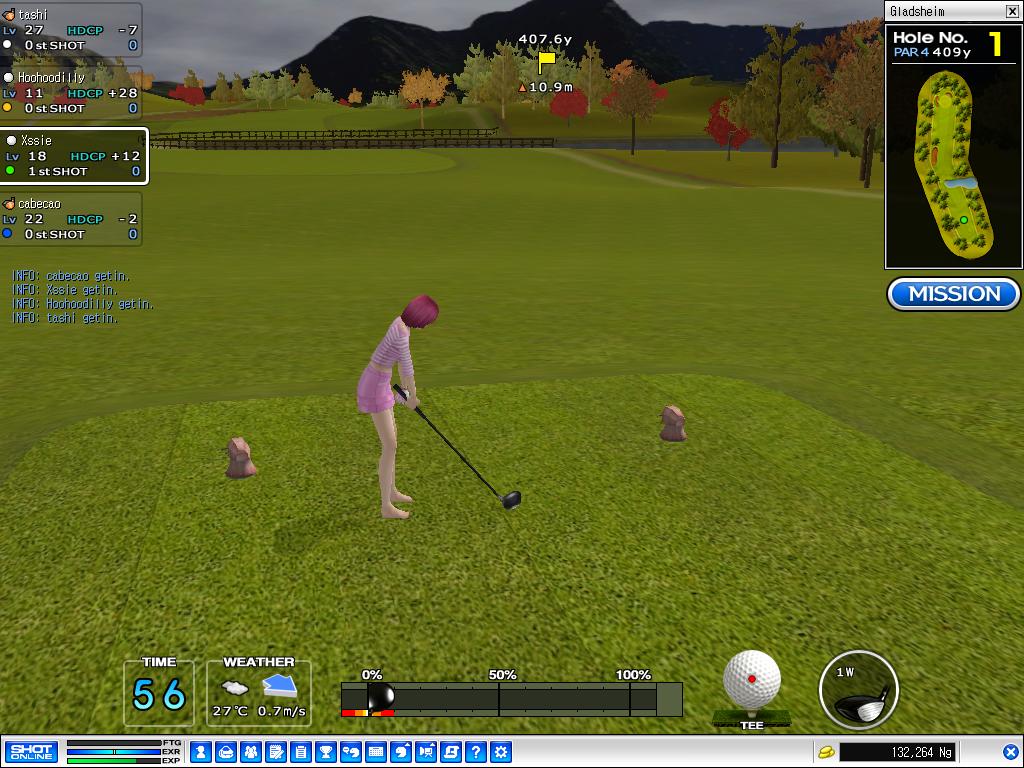This screenshot has height=768, width=1024.
Task: Select player Hoohoodilly in the player list
Action: tap(71, 92)
